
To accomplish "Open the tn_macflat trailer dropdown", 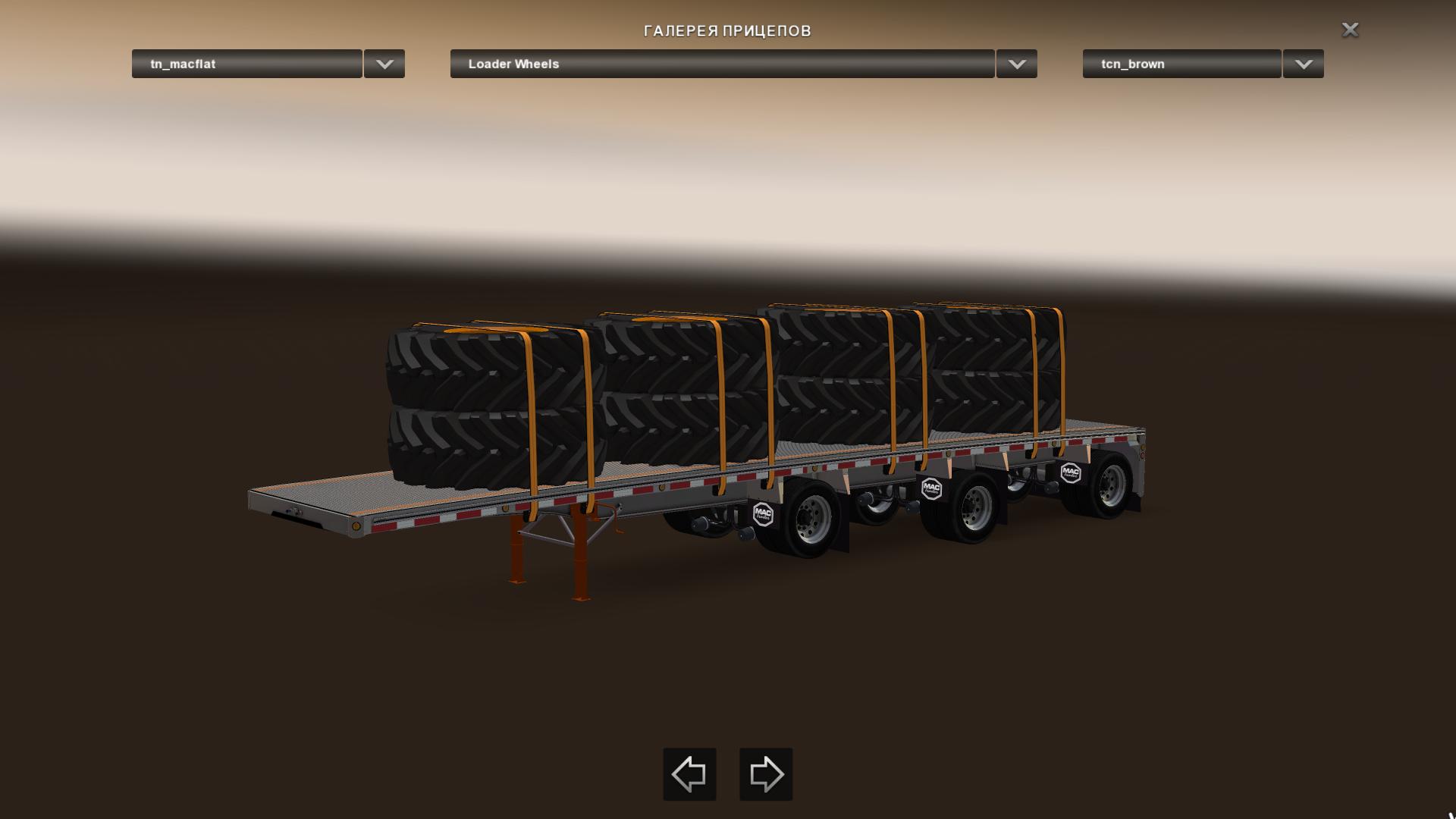I will pos(246,64).
